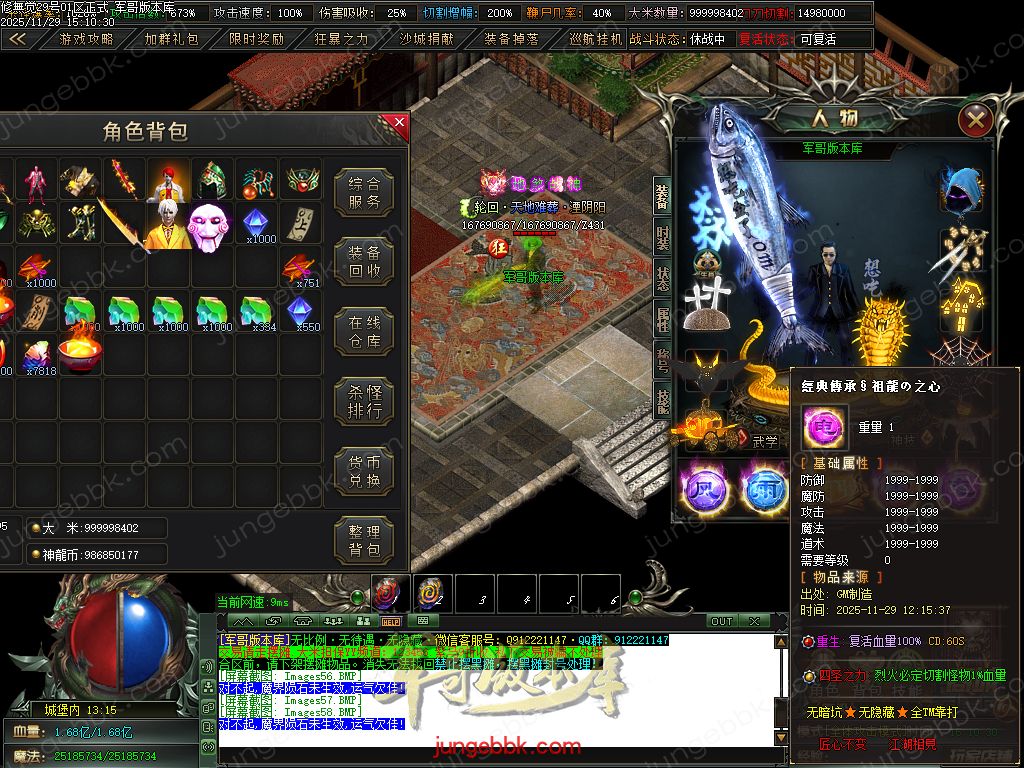Open the 游戏攻略 game guide menu
This screenshot has height=768, width=1024.
point(87,39)
